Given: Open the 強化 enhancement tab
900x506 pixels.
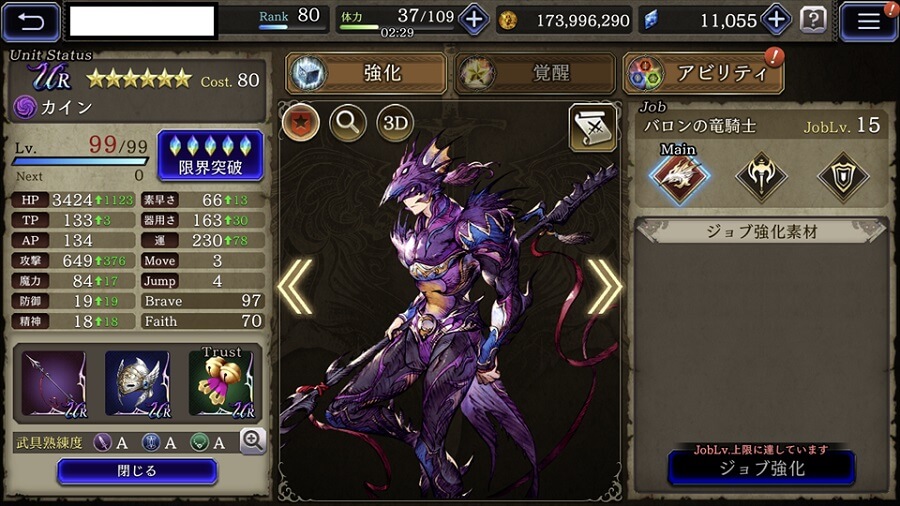Looking at the screenshot, I should [367, 73].
